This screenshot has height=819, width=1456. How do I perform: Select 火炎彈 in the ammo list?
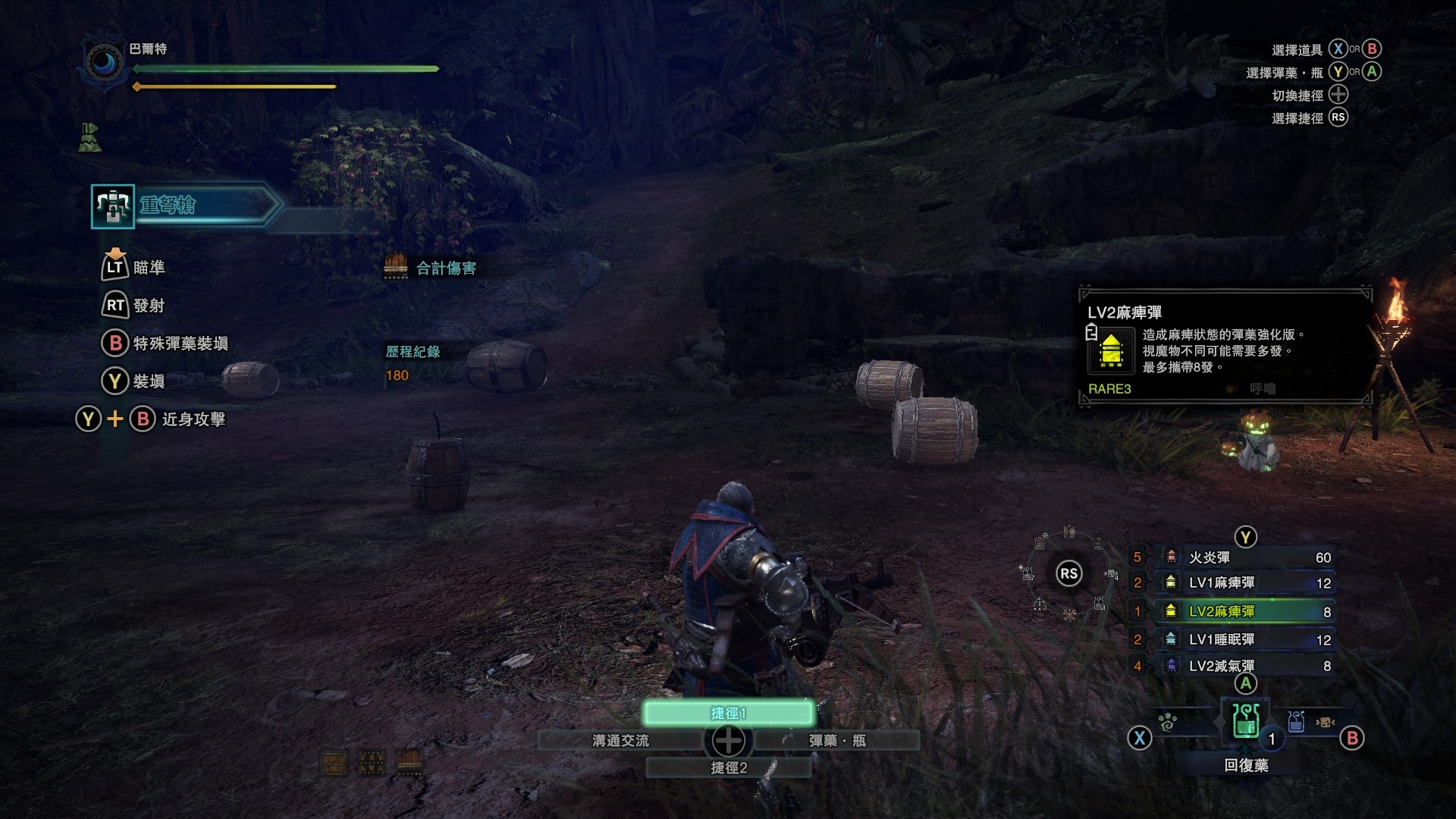(1244, 557)
